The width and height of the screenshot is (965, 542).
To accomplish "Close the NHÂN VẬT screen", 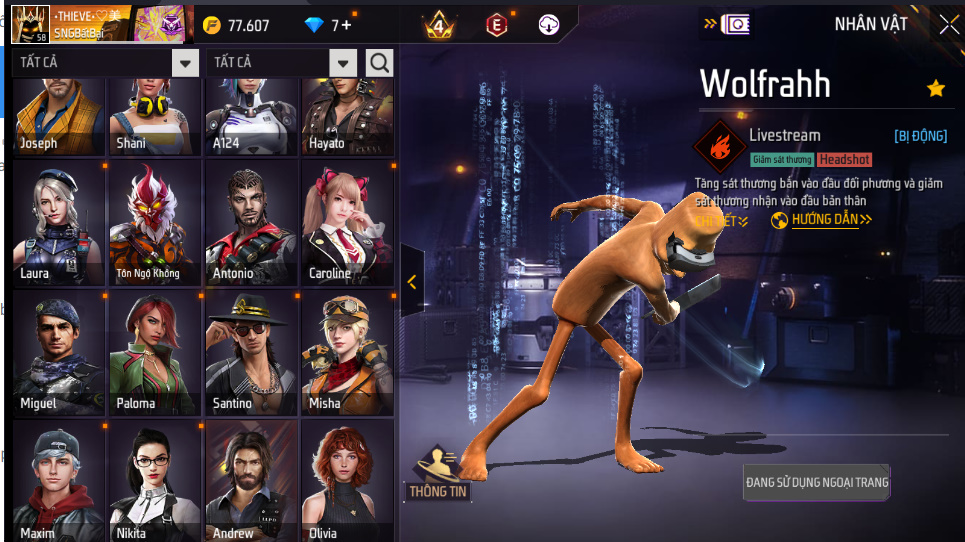I will (948, 25).
